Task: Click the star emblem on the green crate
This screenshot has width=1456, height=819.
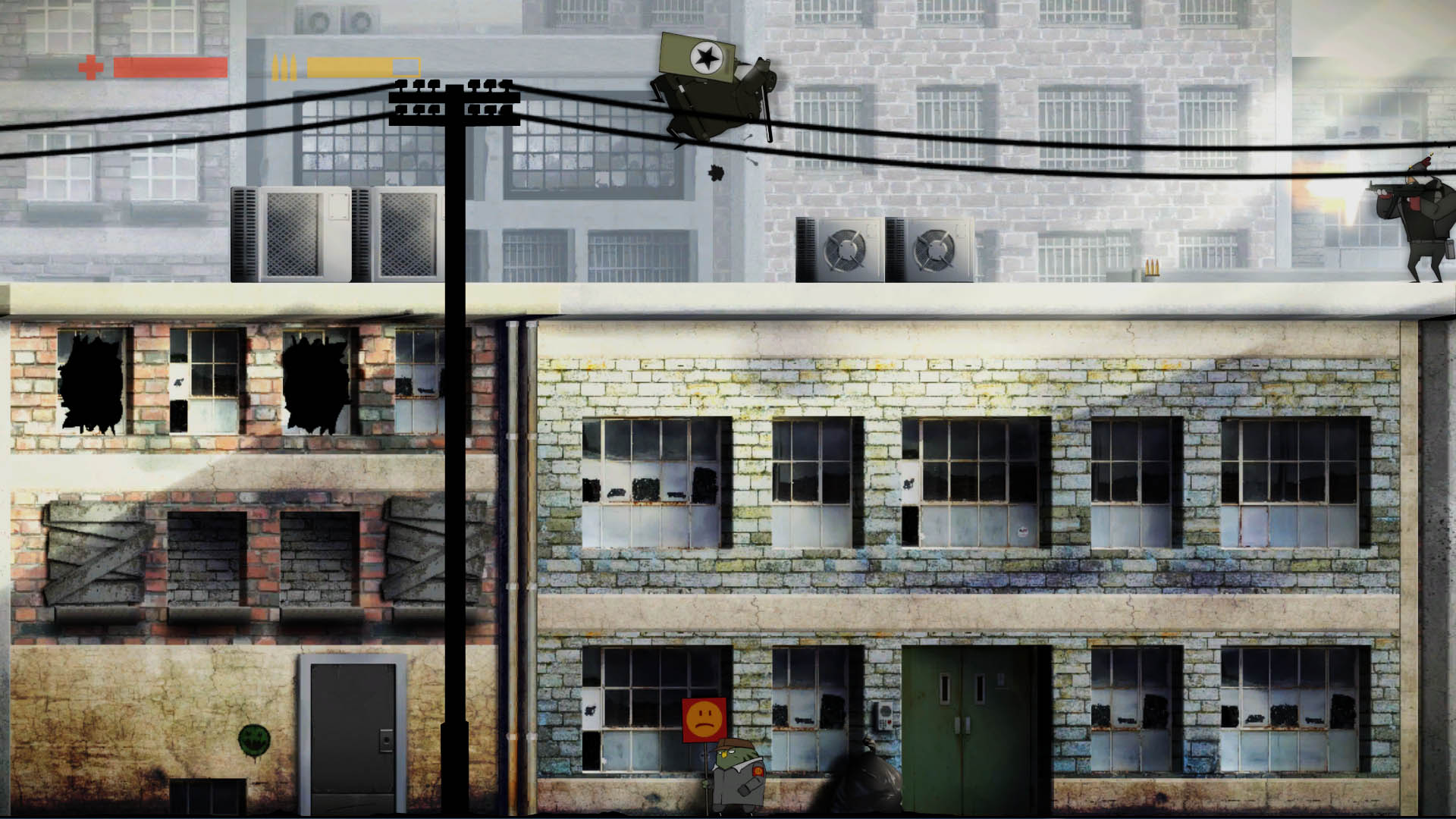Action: [x=707, y=56]
